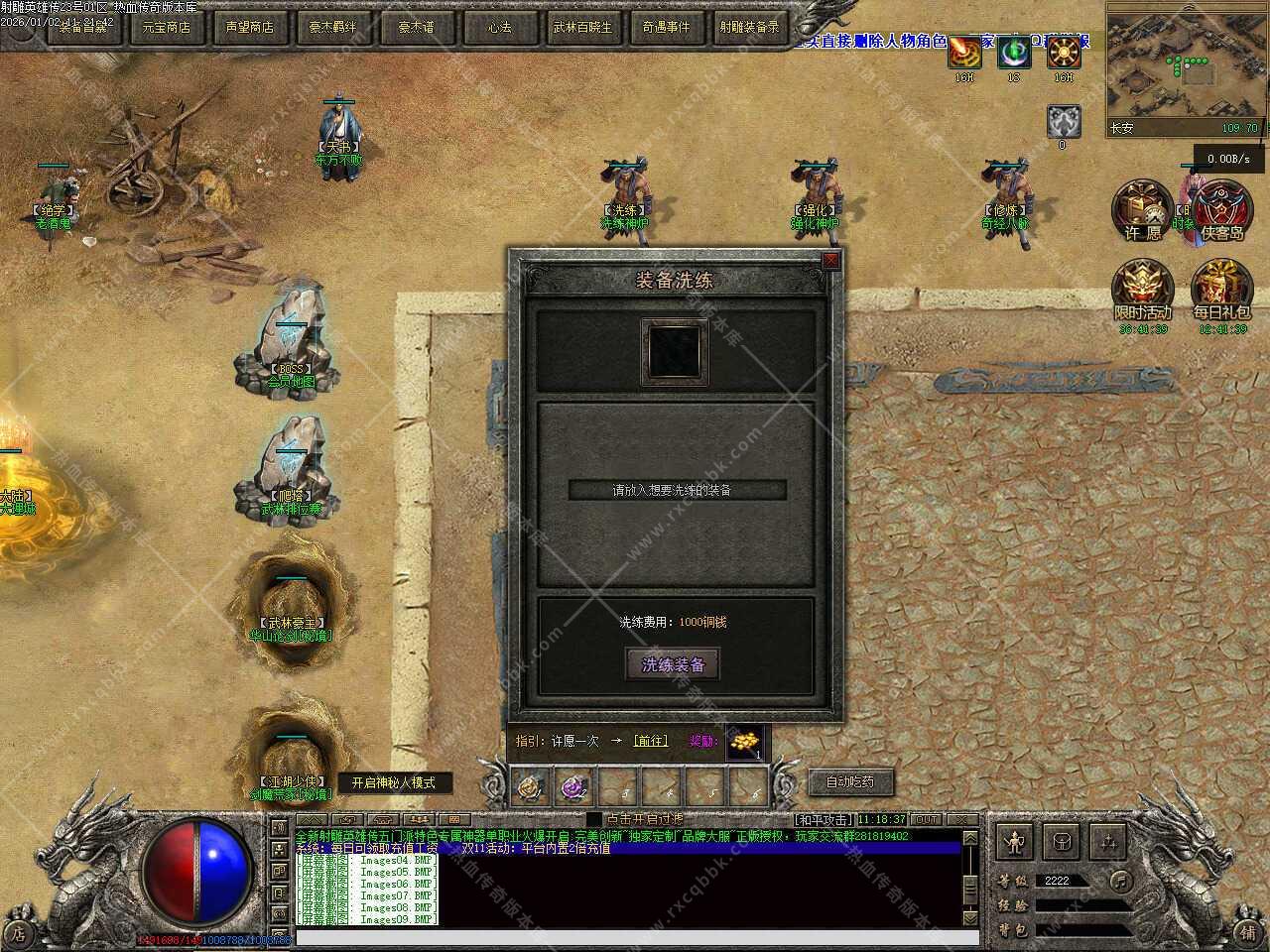The height and width of the screenshot is (952, 1270).
Task: Open the 许愿 wishing icon
Action: tap(1142, 210)
